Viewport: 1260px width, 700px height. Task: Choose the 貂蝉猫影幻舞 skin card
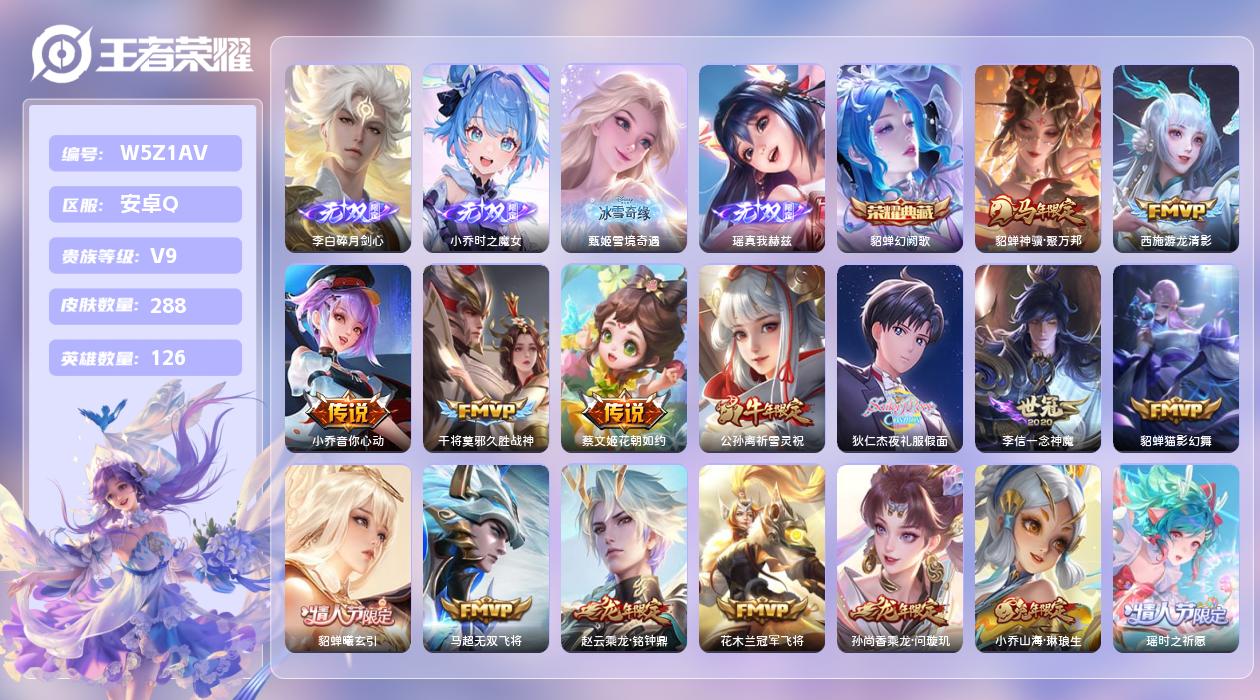1176,358
